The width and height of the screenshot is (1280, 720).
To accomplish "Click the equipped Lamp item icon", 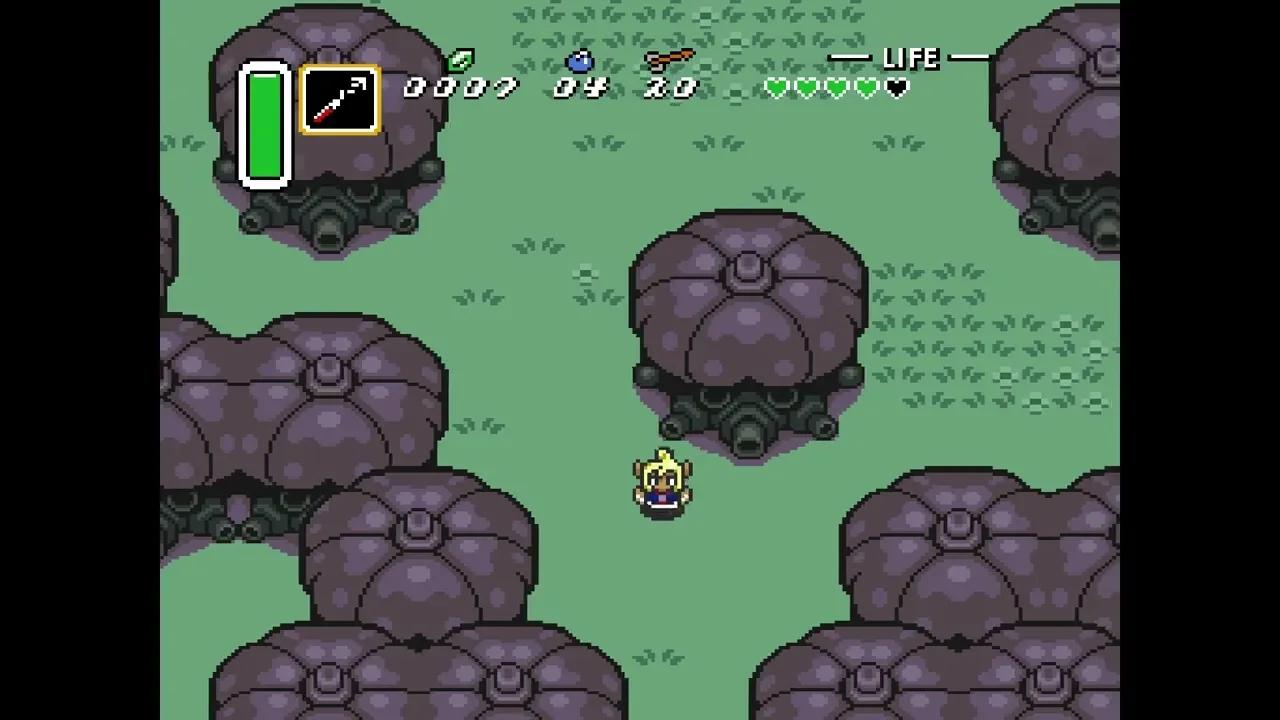I will coord(340,100).
